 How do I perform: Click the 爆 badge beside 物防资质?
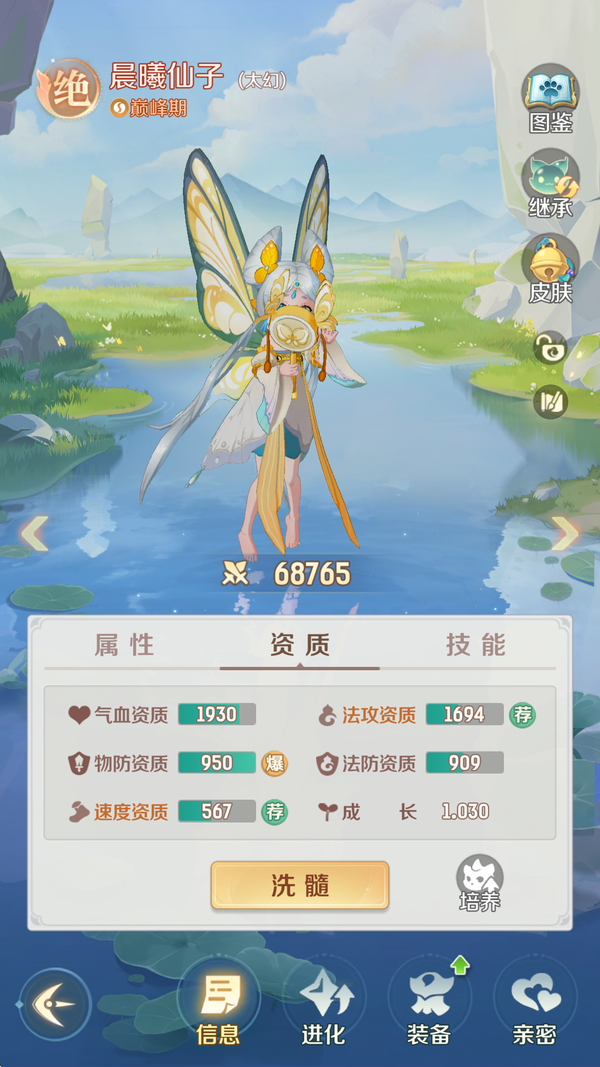pyautogui.click(x=274, y=763)
